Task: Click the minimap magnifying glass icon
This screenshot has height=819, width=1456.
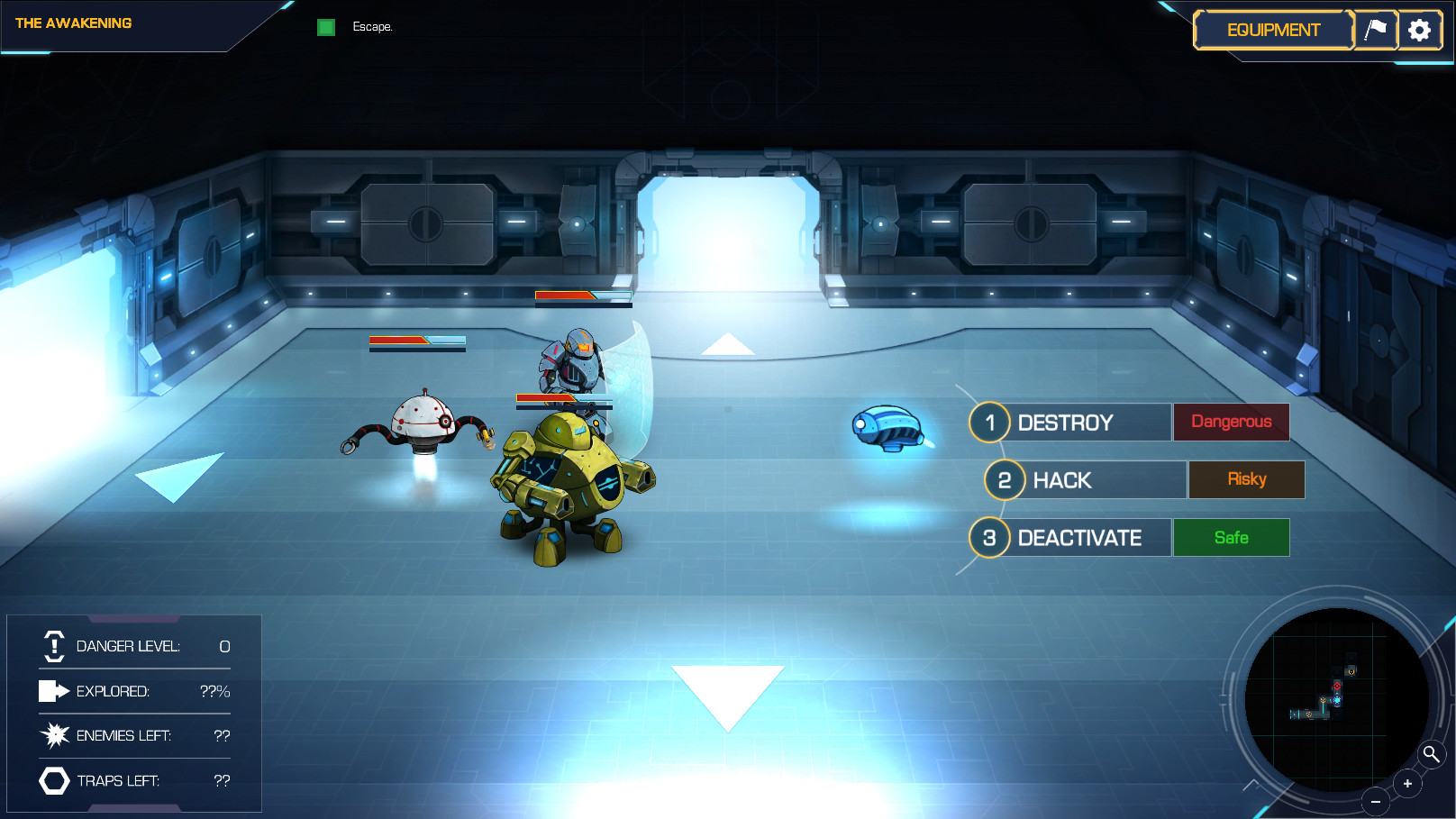Action: [x=1431, y=754]
